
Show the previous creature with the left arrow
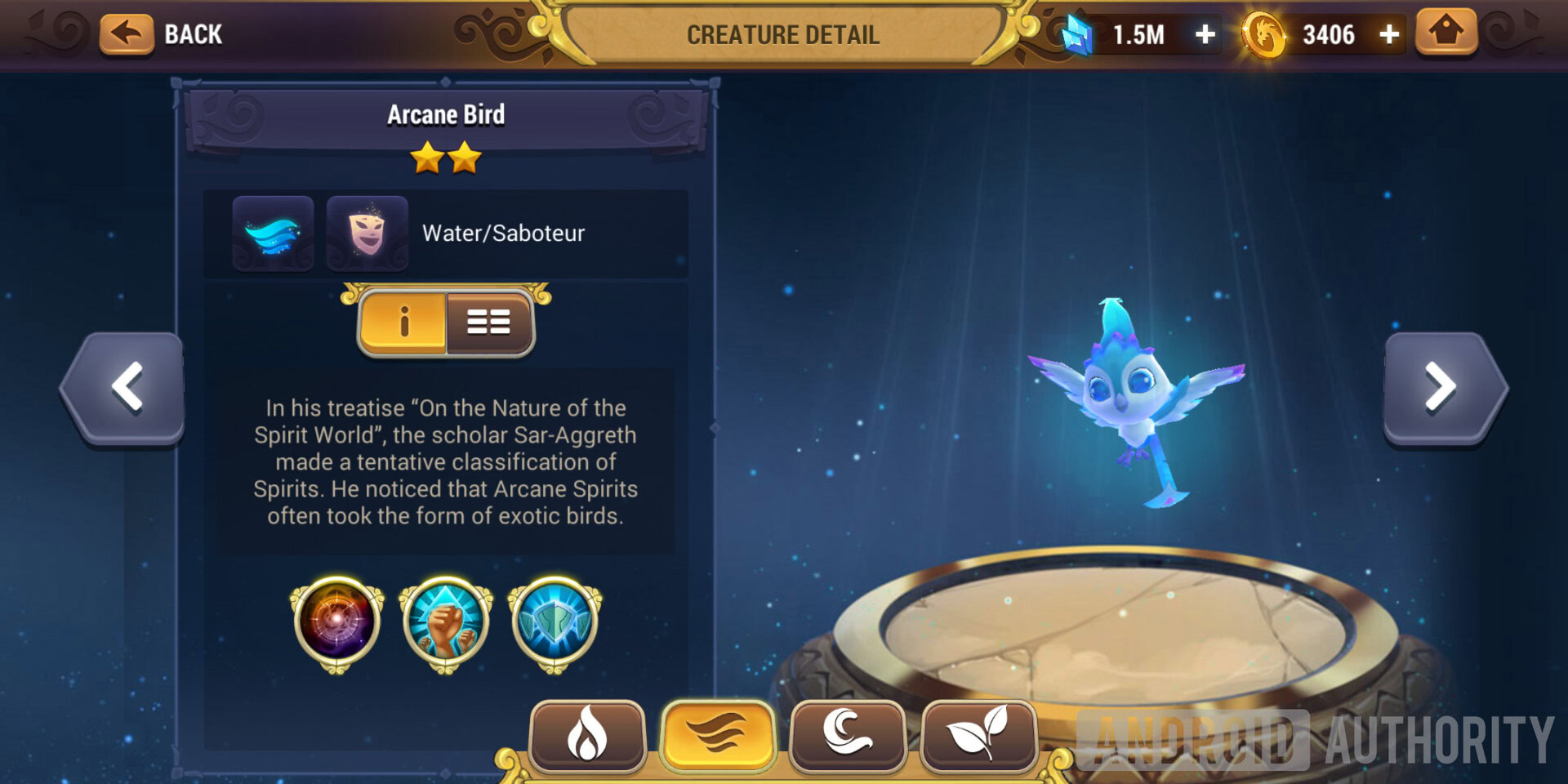[126, 387]
